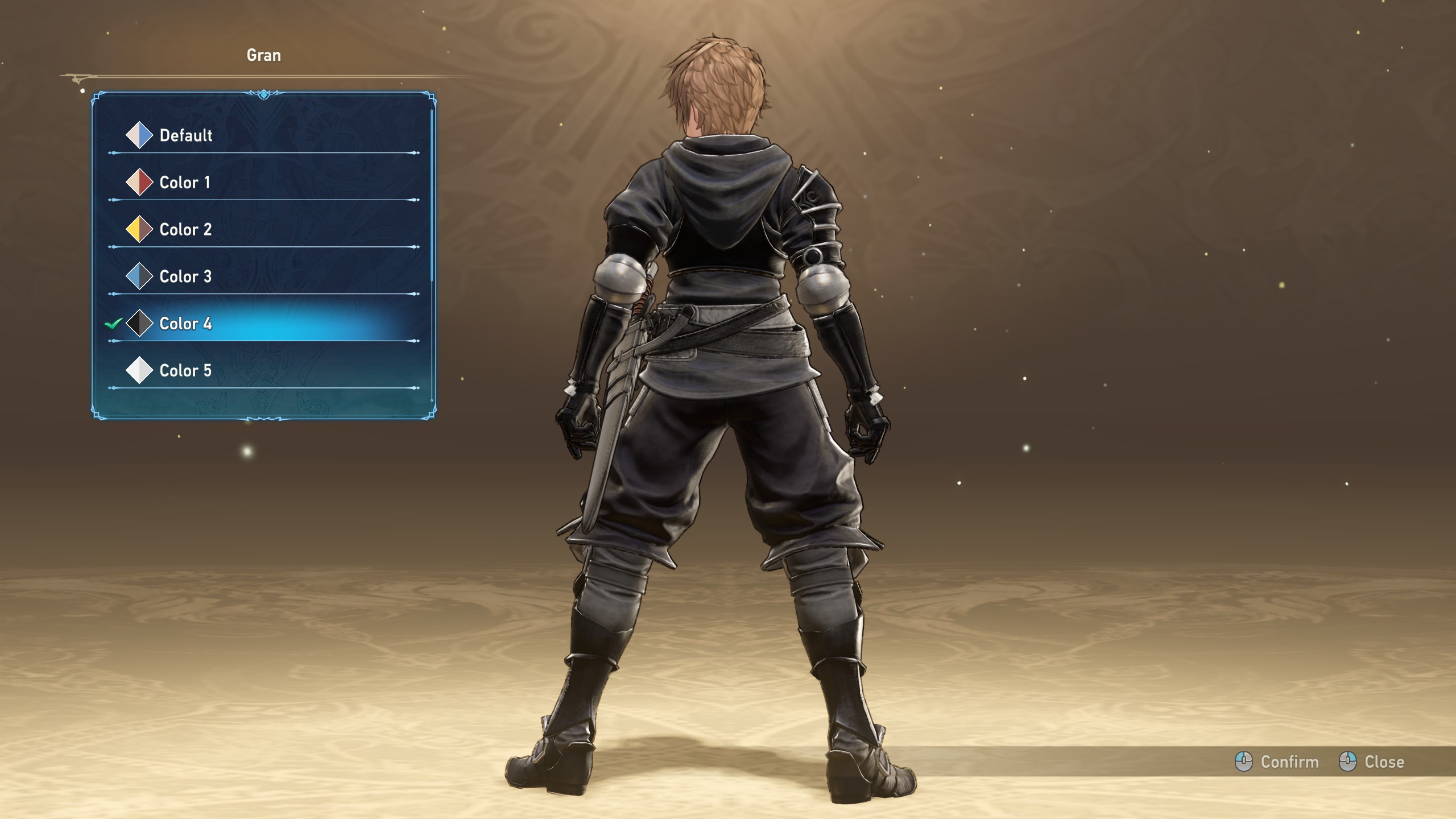Choose Color 1 red palette
Screen dimensions: 1456x819
(x=184, y=183)
